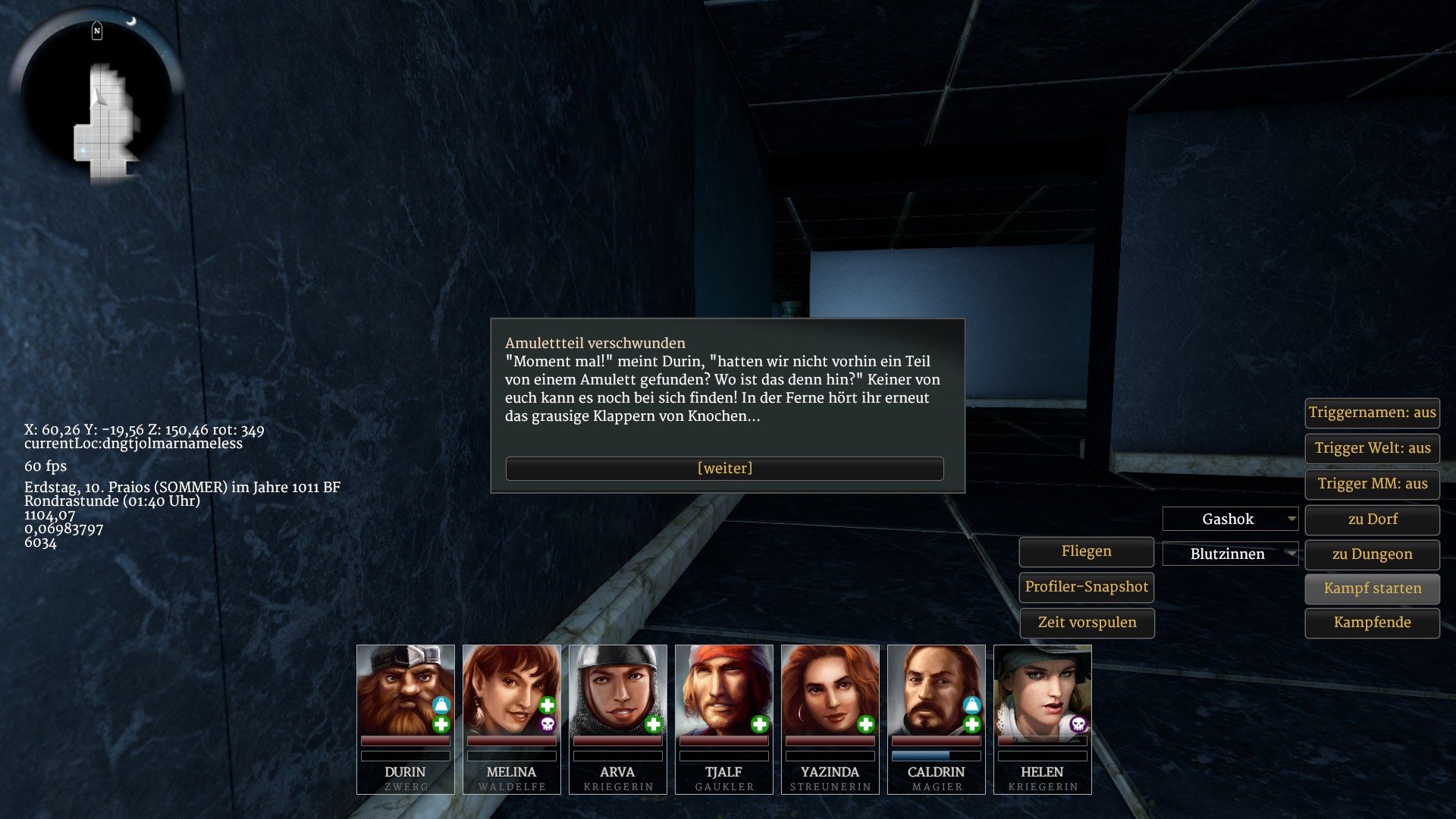Start combat with Kampf starten

(1372, 588)
